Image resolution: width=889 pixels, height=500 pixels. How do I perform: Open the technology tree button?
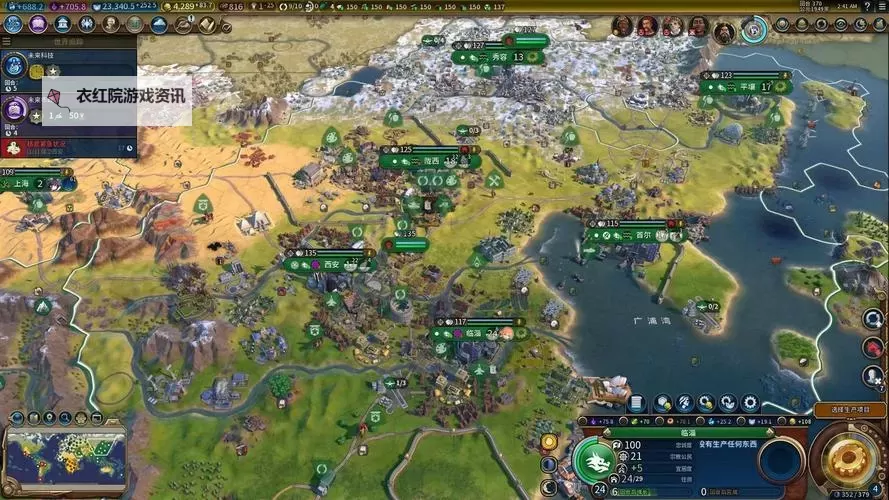tap(12, 24)
